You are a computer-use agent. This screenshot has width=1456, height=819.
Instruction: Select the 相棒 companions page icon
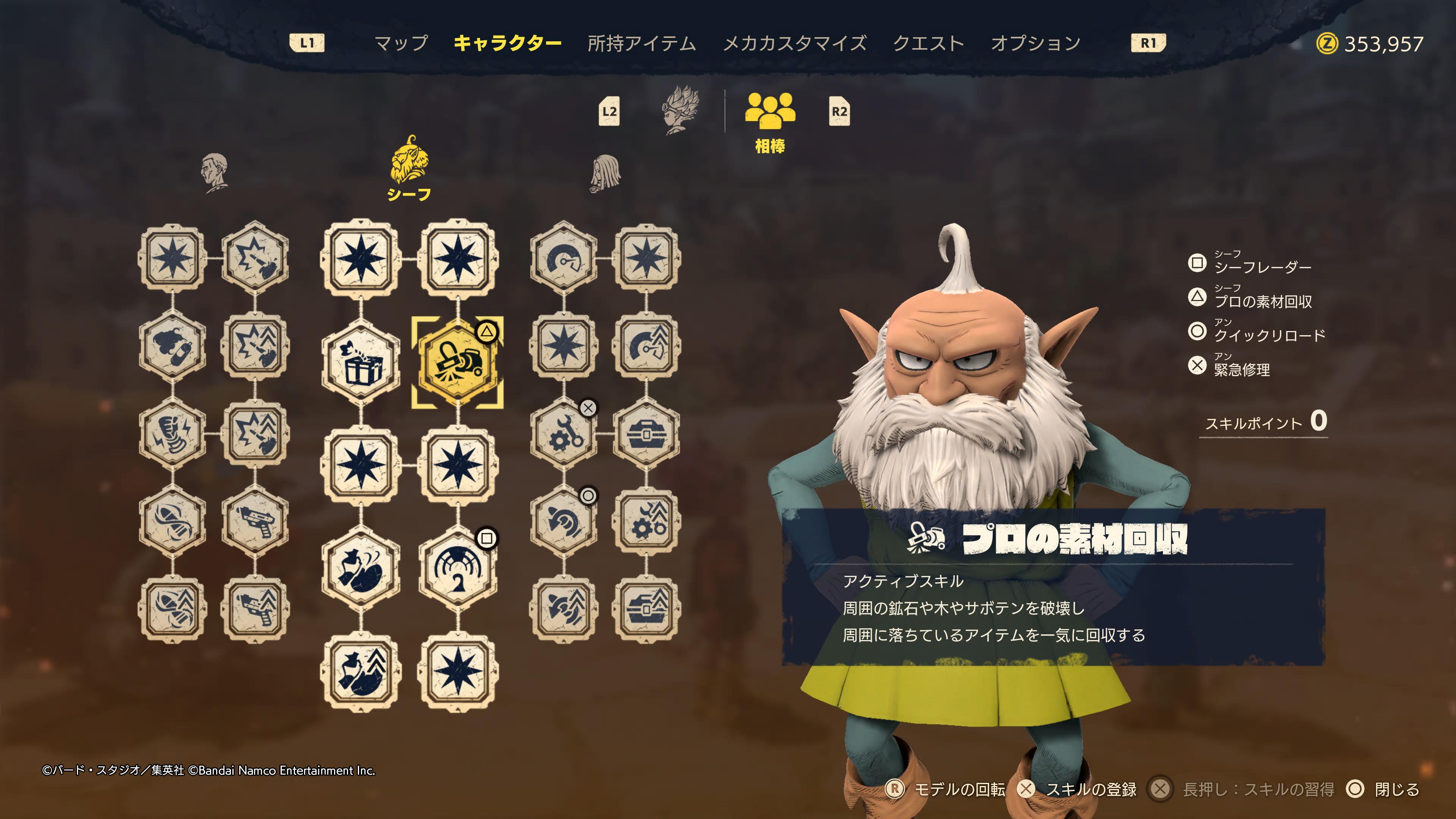point(770,112)
